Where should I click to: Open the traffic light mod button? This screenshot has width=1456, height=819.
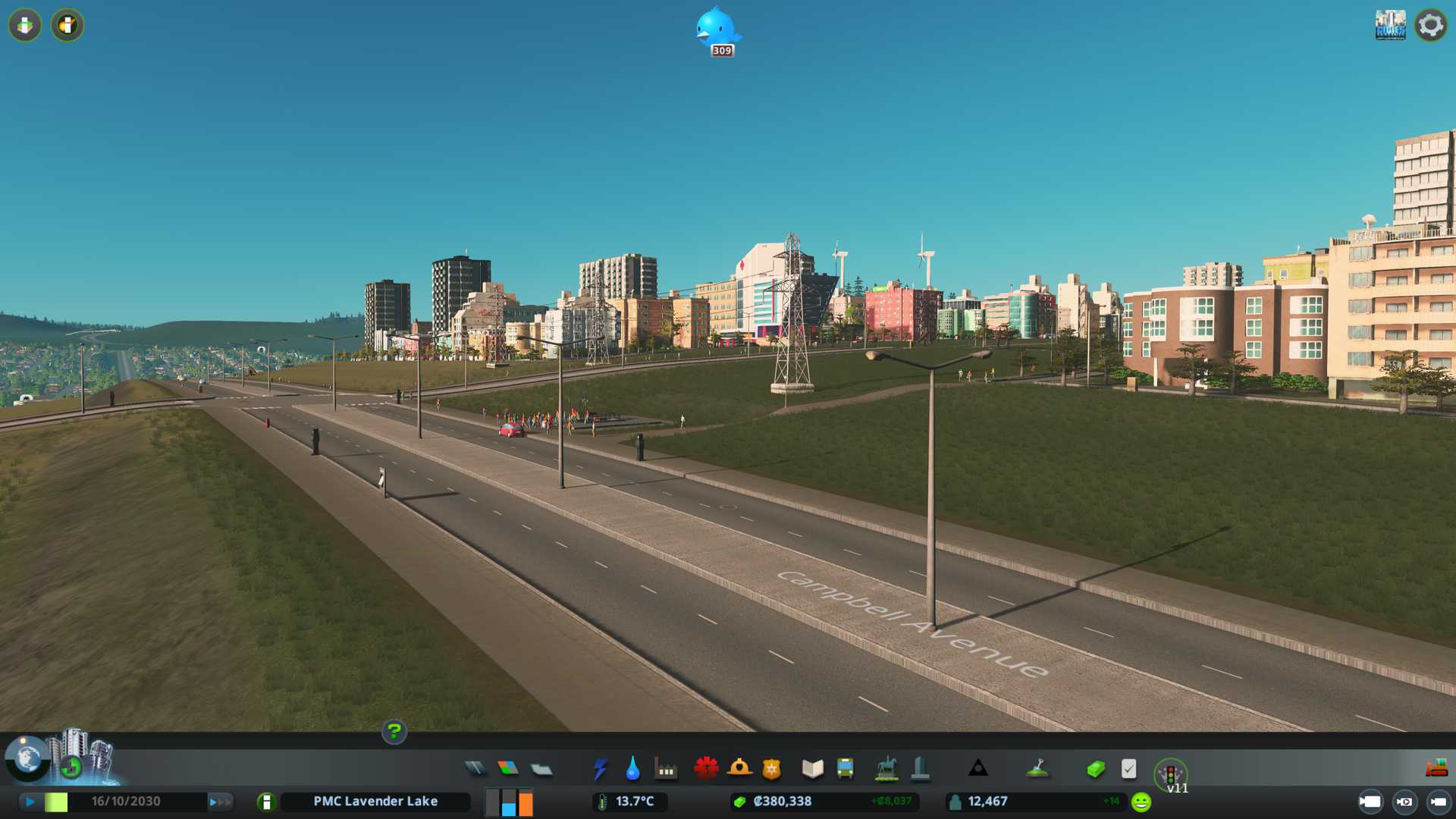coord(1170,774)
